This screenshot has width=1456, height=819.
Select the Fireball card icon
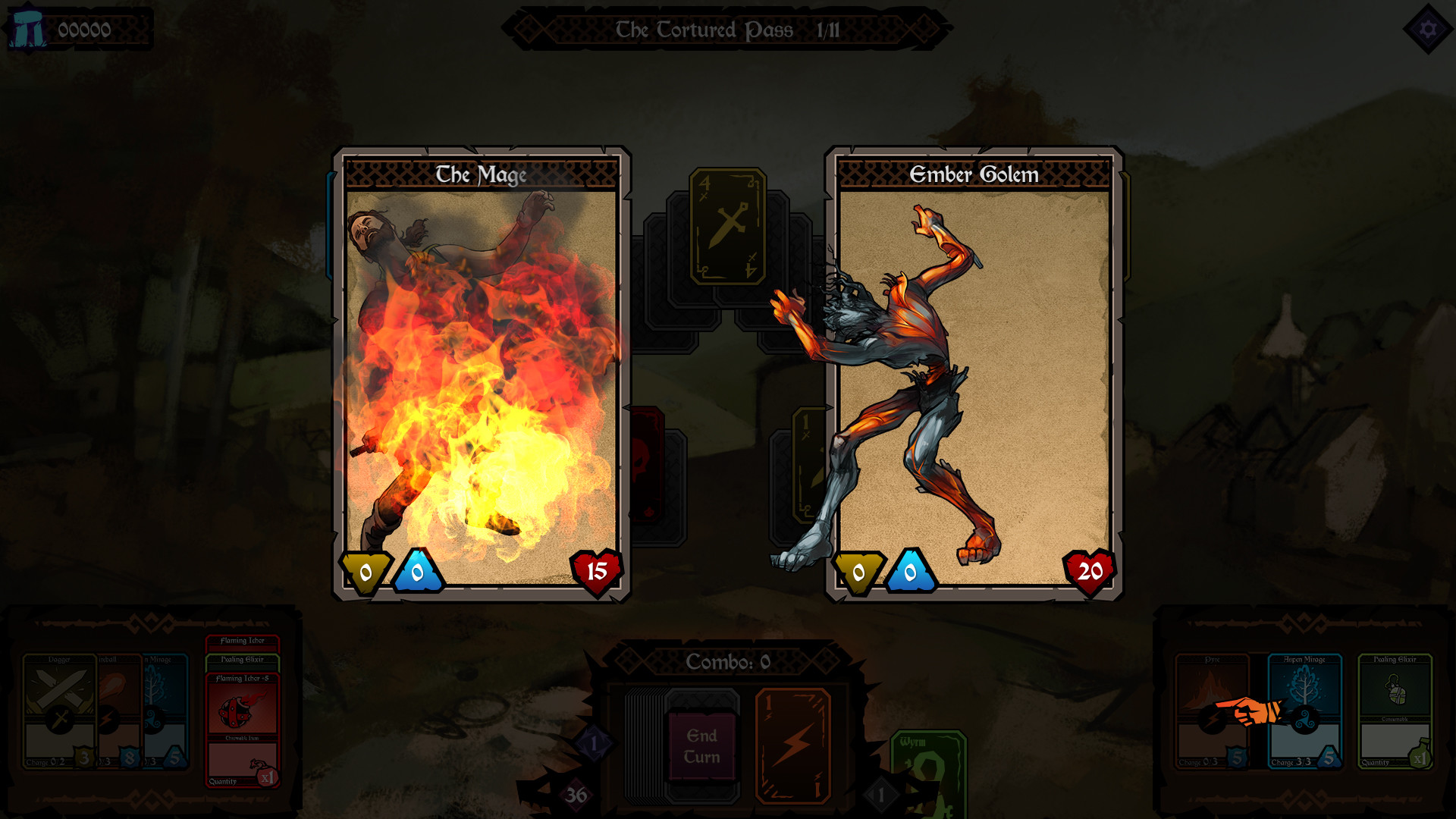coord(107,717)
